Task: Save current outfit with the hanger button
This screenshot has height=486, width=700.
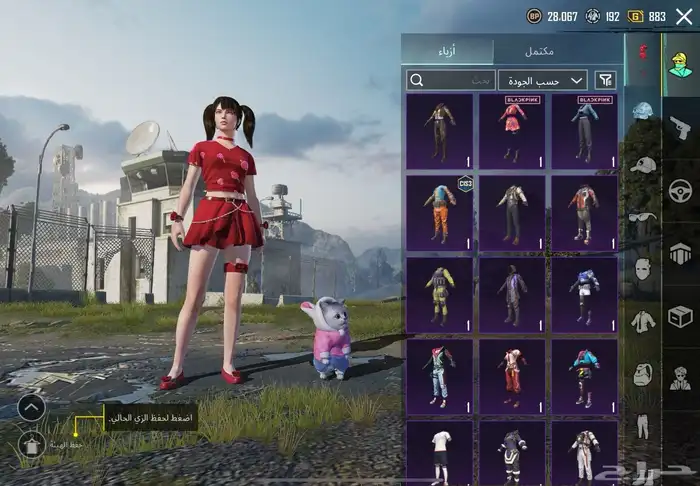Action: click(30, 445)
